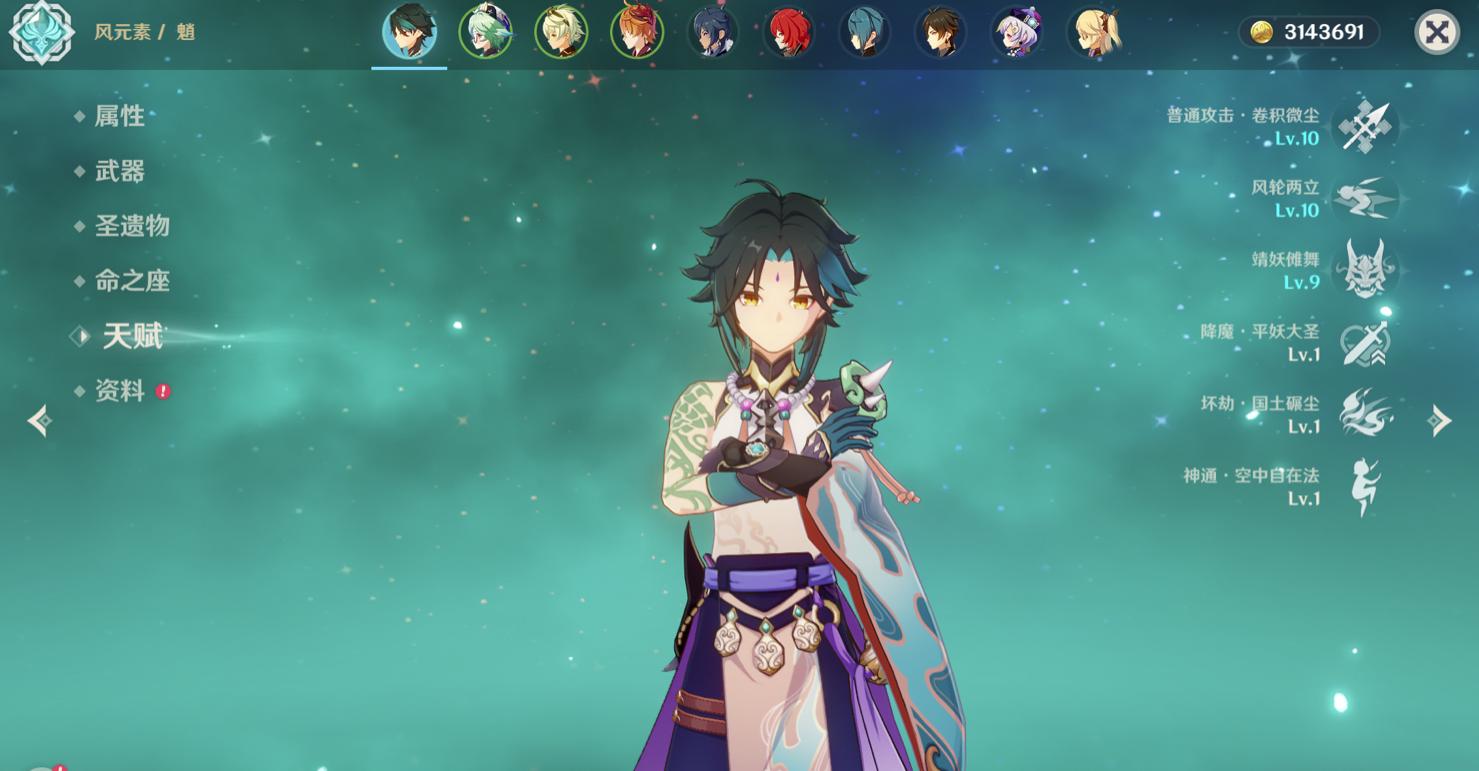Switch to the next character with the right arrow
Image resolution: width=1479 pixels, height=771 pixels.
(1440, 421)
